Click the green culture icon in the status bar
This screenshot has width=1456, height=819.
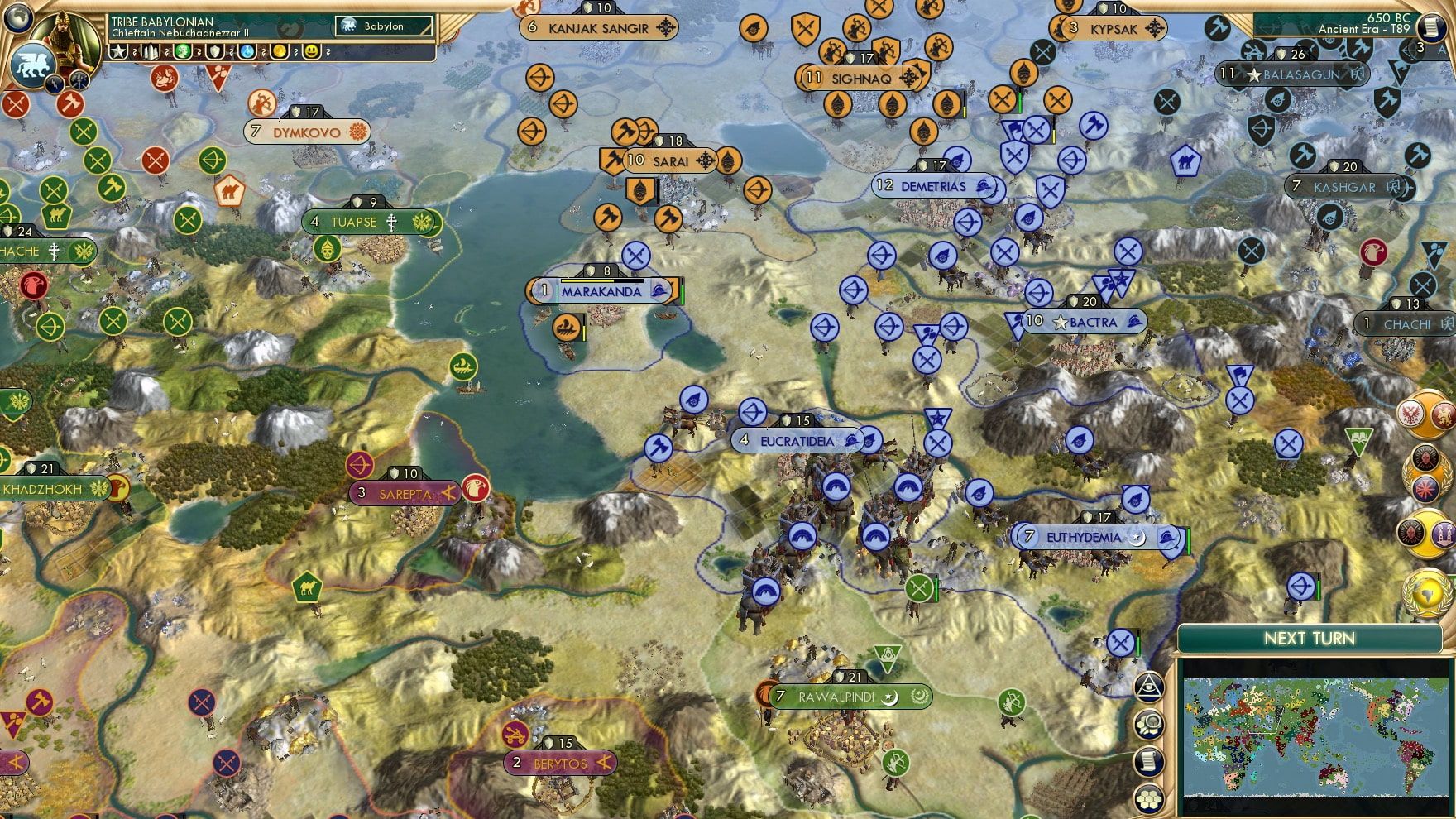pyautogui.click(x=181, y=51)
